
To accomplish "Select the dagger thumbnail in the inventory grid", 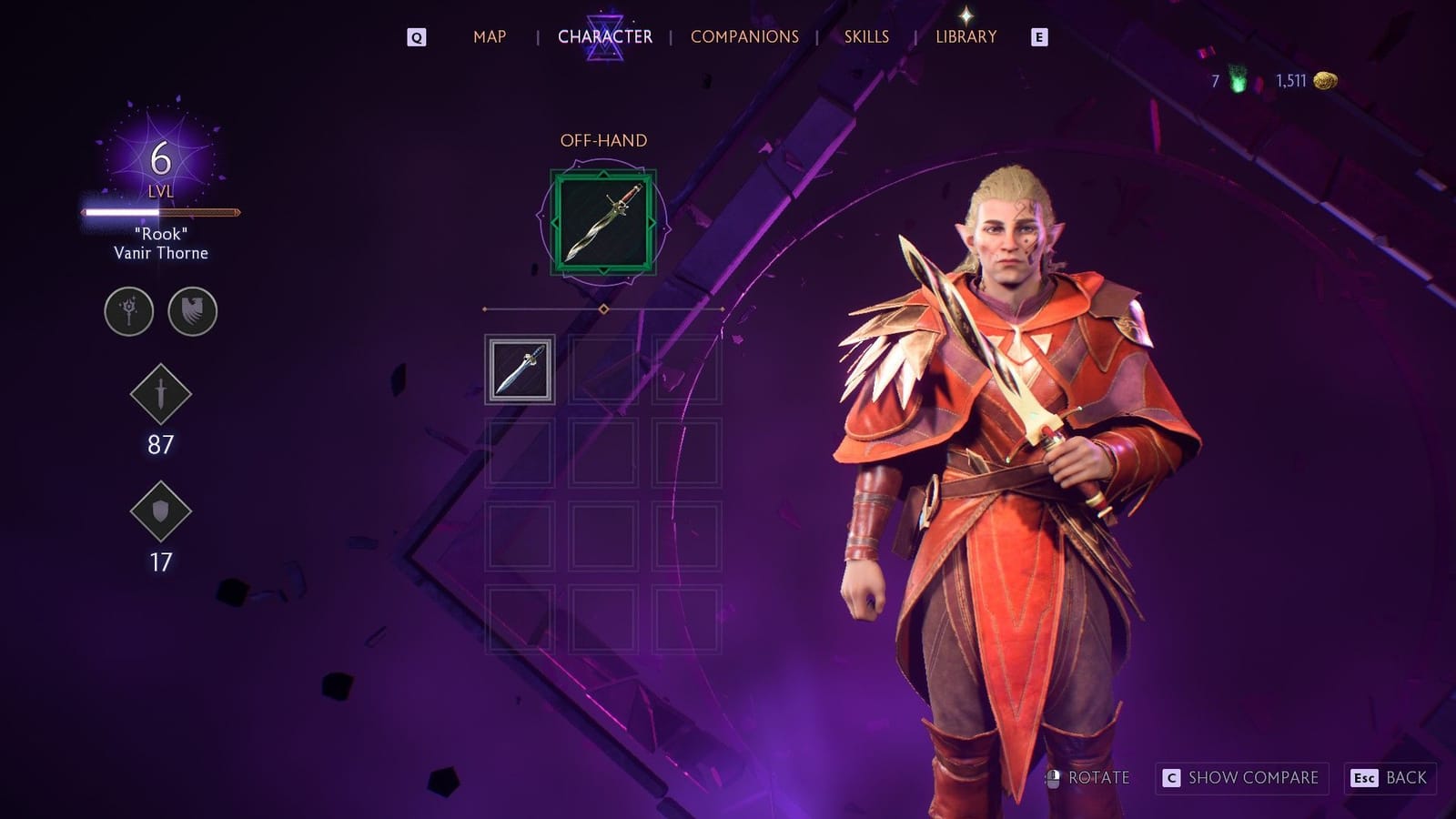I will pyautogui.click(x=519, y=368).
